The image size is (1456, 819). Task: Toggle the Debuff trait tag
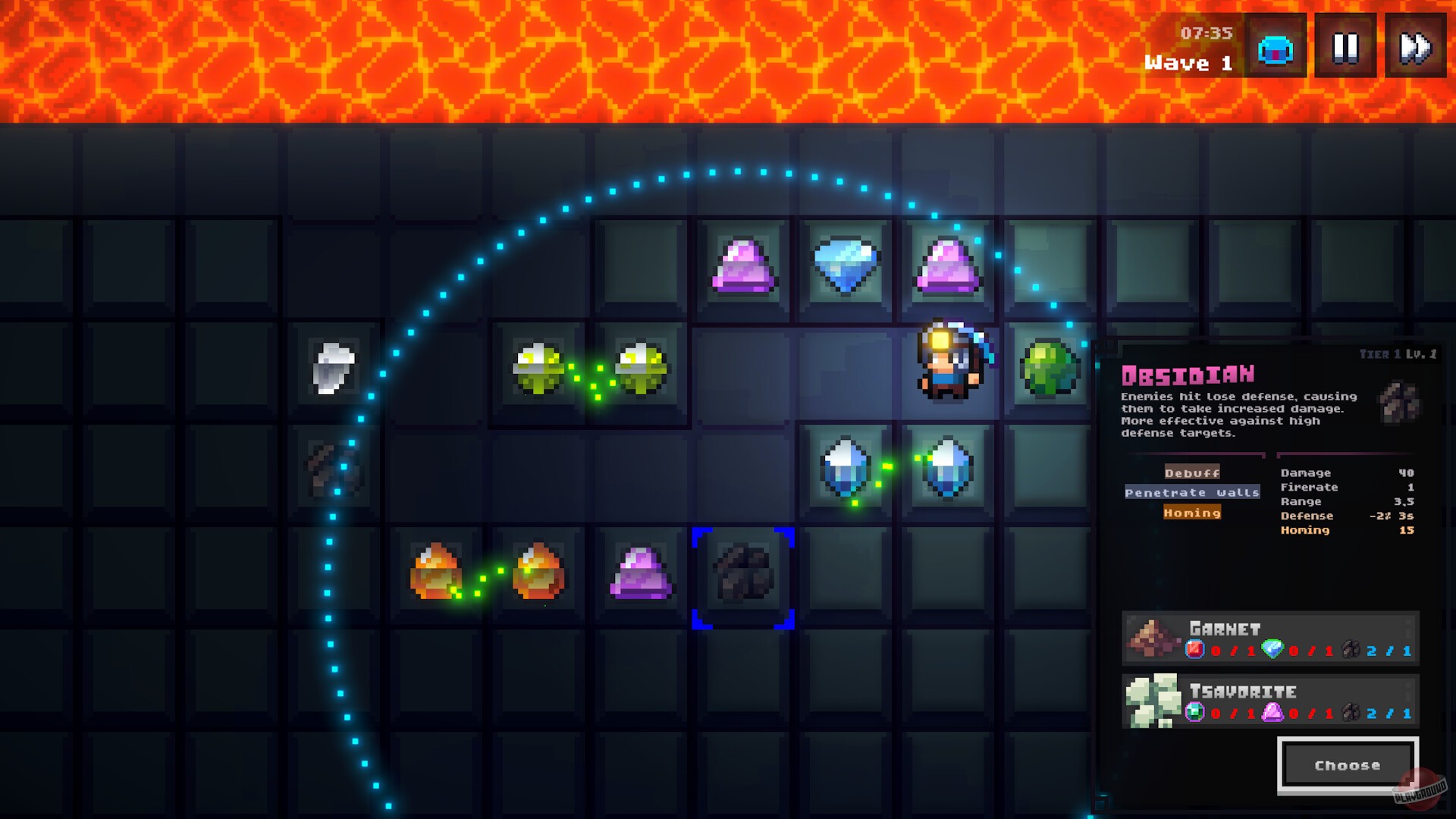(1192, 472)
